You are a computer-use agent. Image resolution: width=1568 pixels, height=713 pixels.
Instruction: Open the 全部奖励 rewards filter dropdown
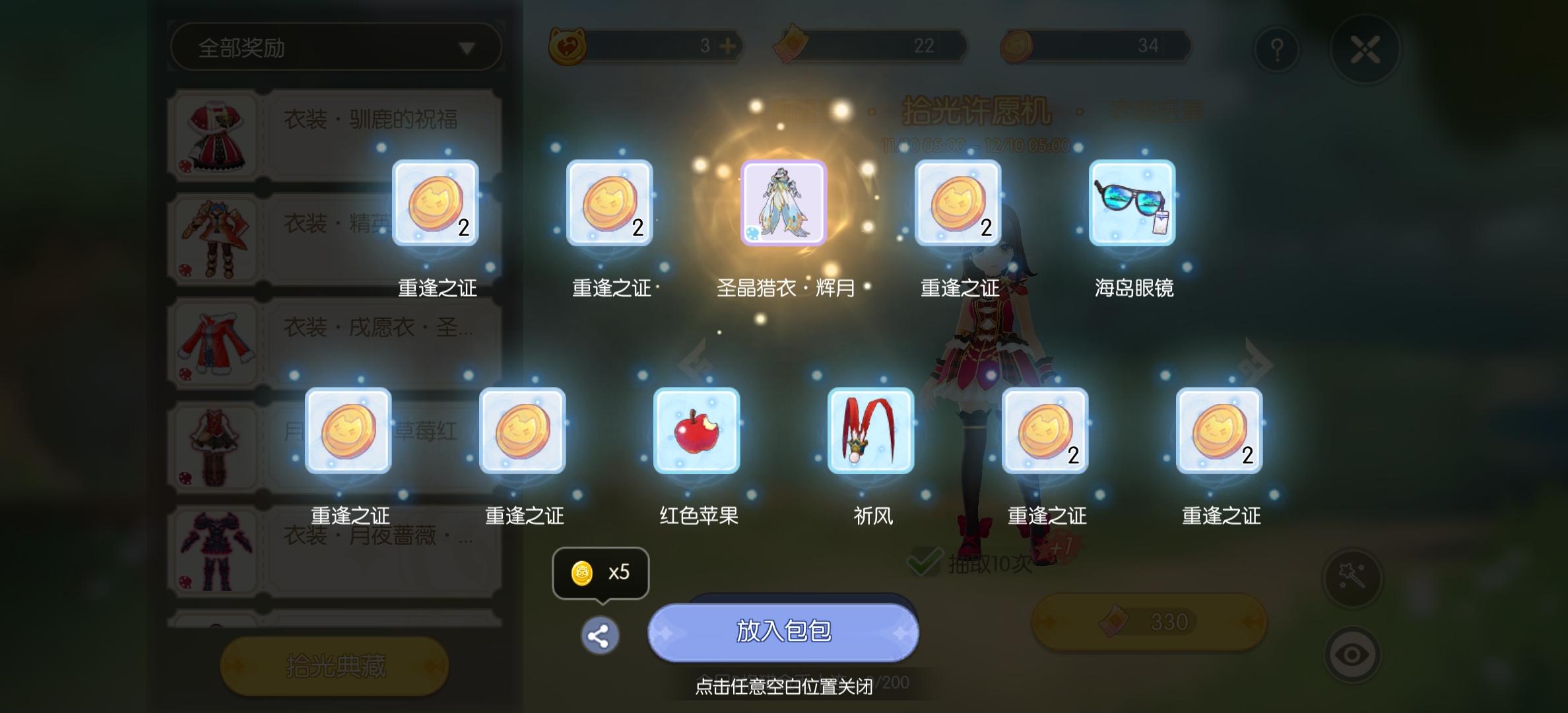point(337,46)
